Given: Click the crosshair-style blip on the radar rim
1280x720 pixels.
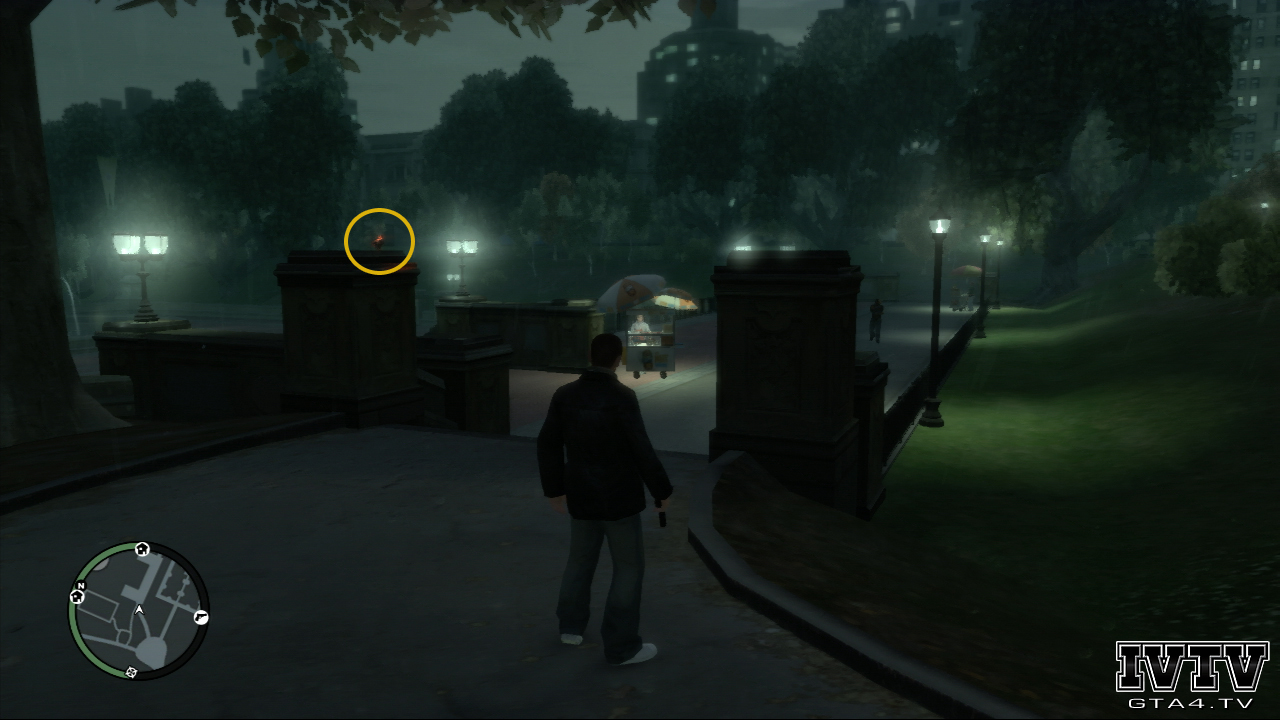Looking at the screenshot, I should coord(132,671).
